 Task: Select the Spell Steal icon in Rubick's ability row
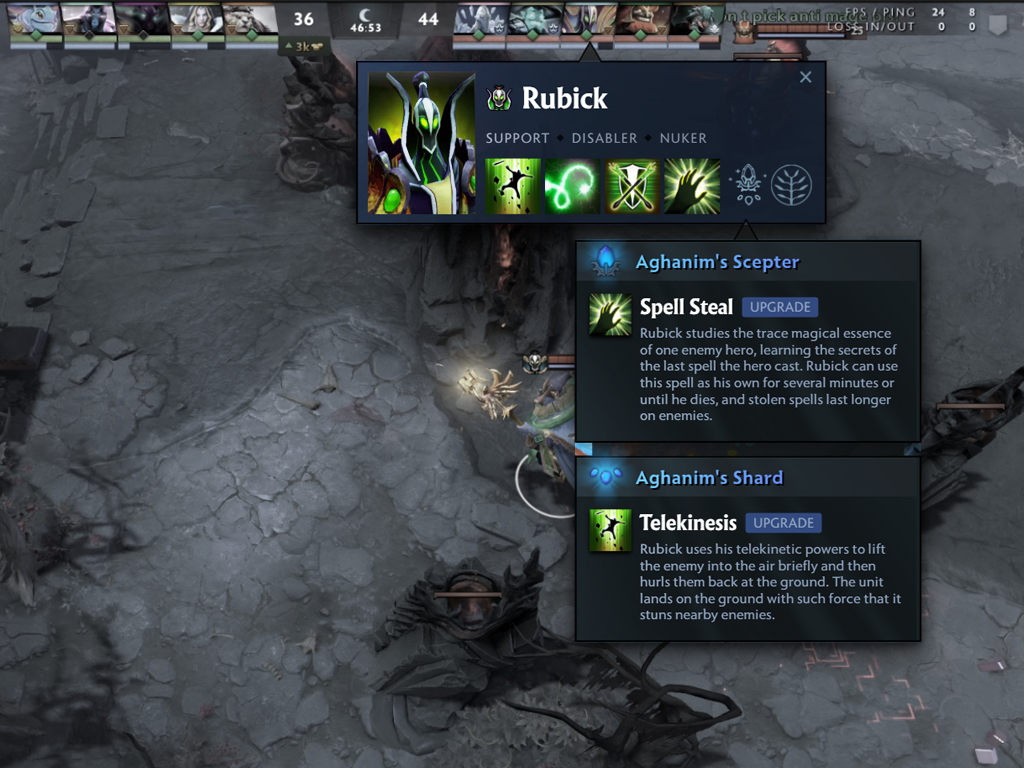[692, 186]
